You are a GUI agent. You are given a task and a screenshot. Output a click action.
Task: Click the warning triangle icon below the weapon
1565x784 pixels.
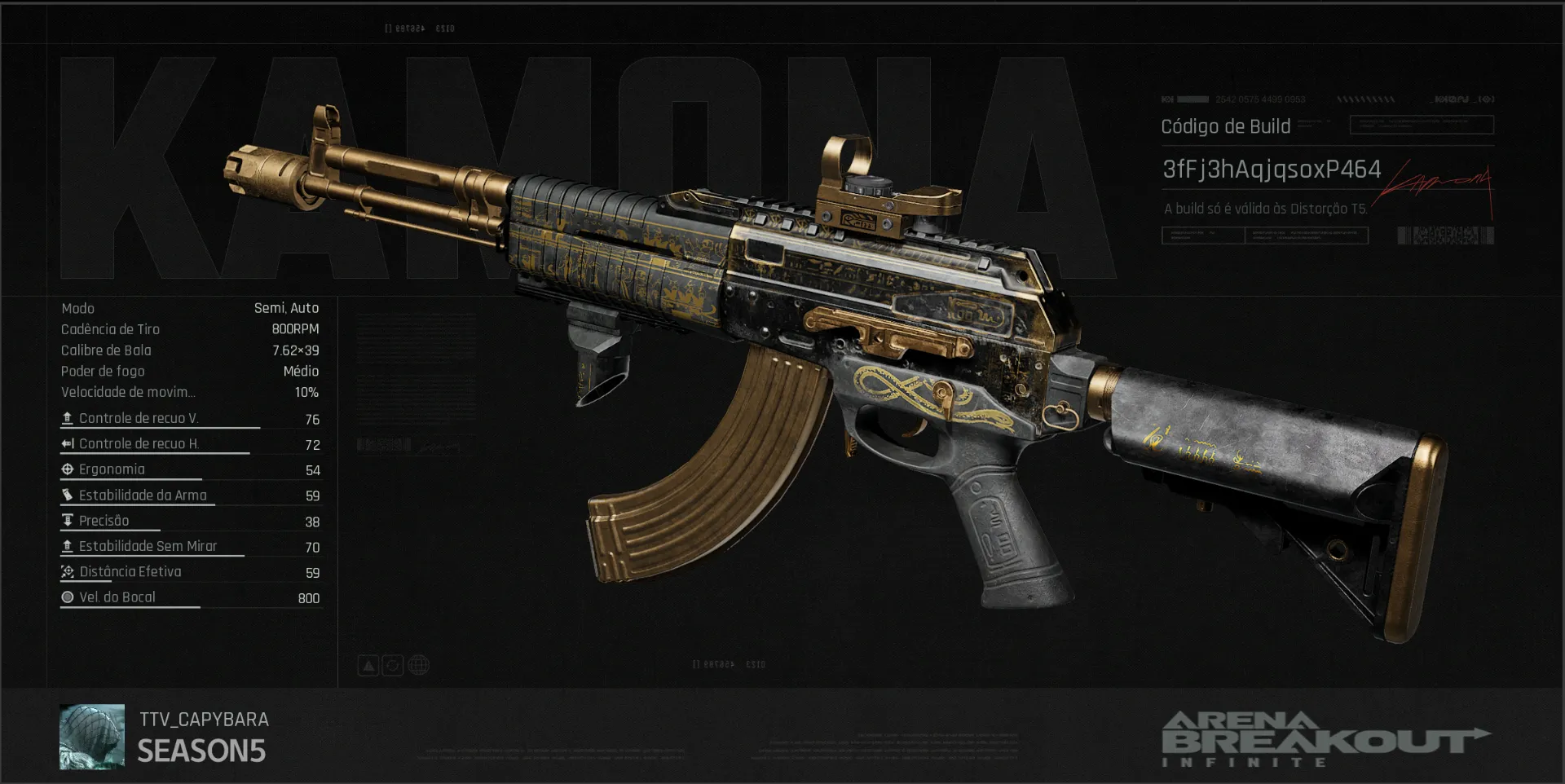pyautogui.click(x=368, y=664)
